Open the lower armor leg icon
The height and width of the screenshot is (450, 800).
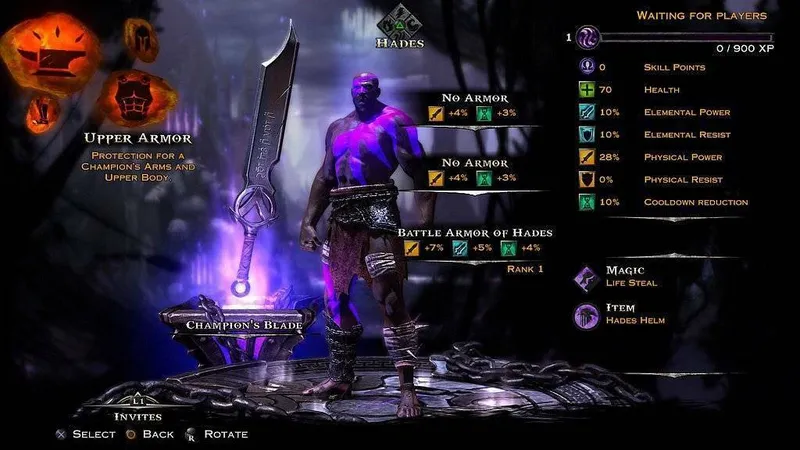[41, 109]
